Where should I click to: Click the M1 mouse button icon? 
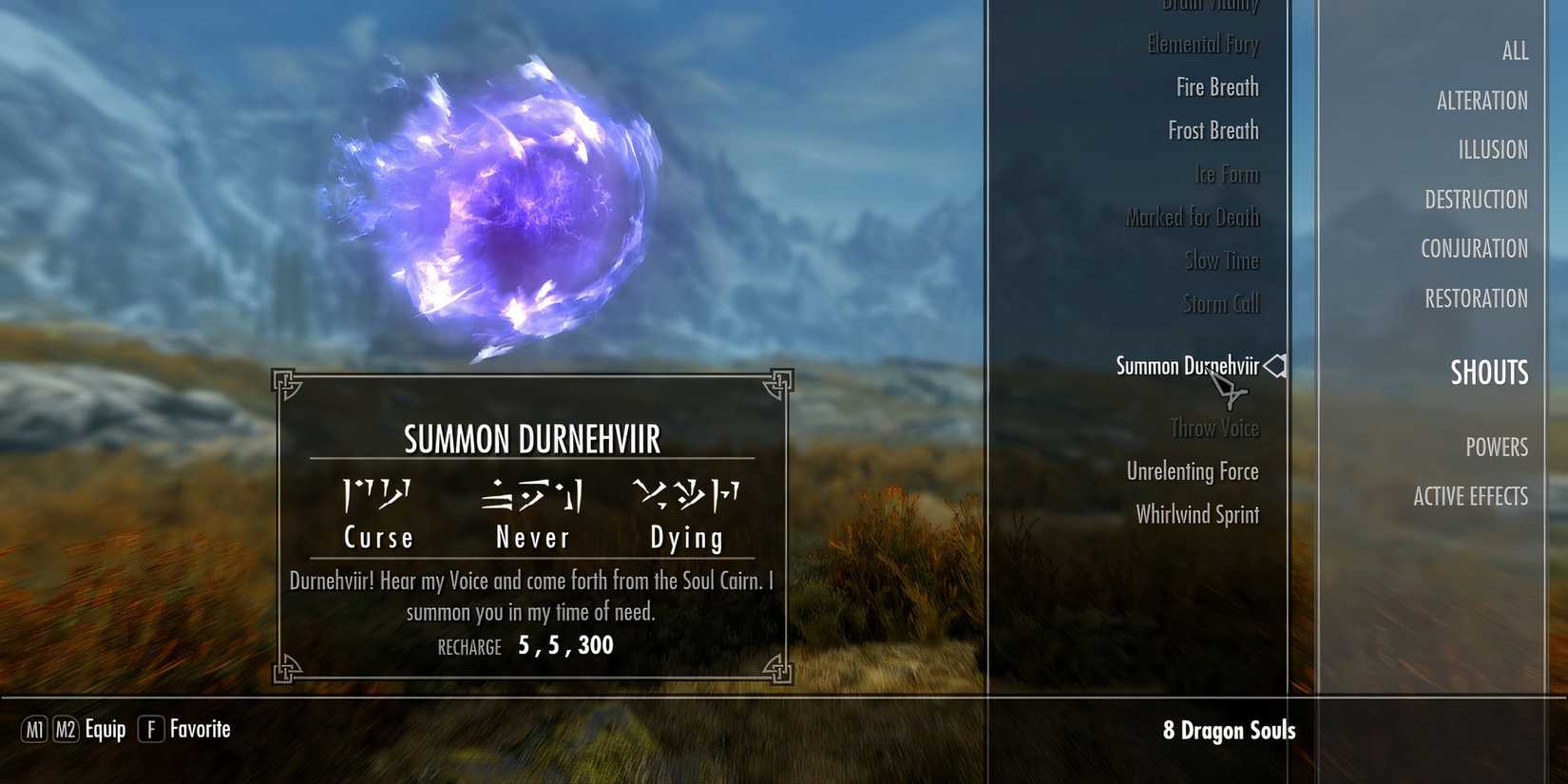pos(35,730)
